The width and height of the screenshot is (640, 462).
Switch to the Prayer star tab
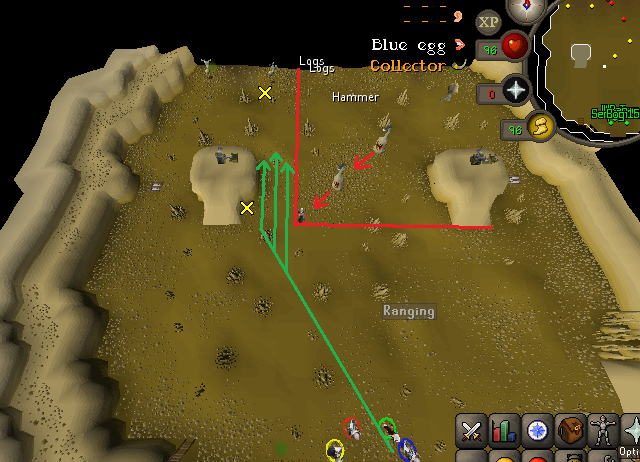pos(632,432)
